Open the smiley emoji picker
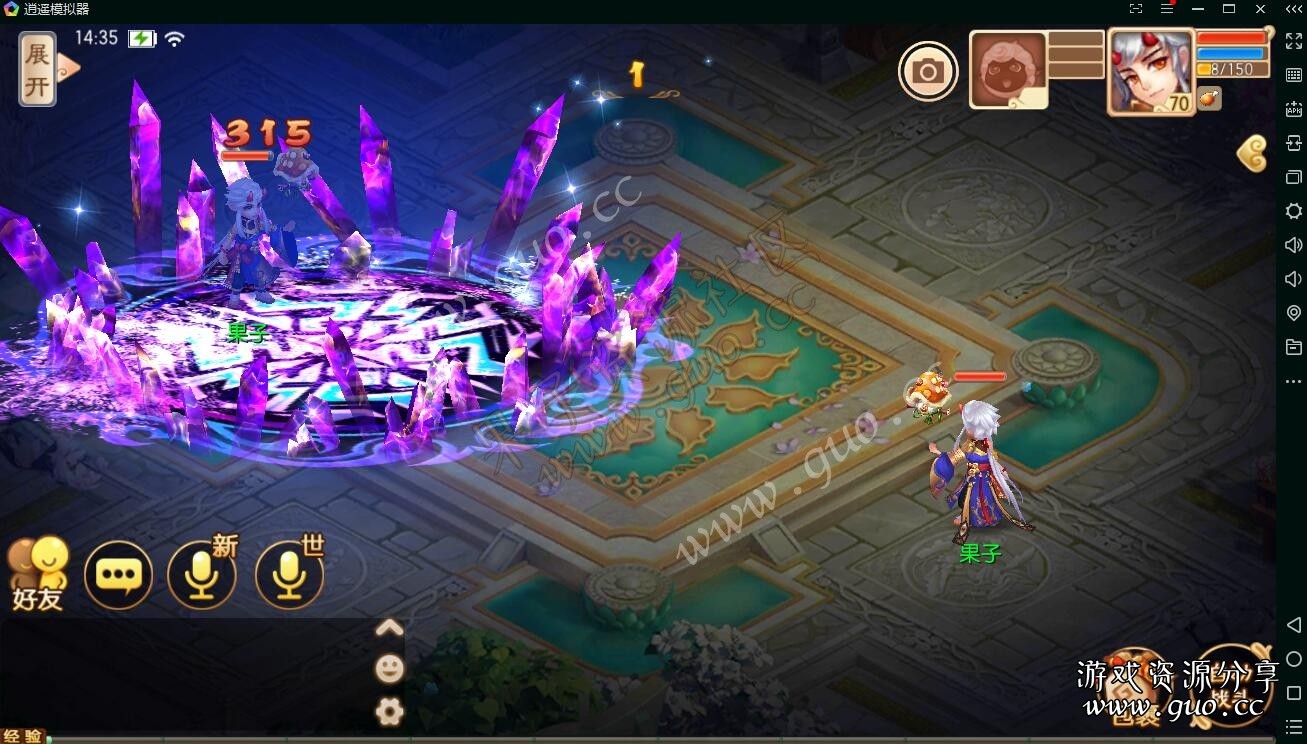1307x744 pixels. [x=389, y=669]
